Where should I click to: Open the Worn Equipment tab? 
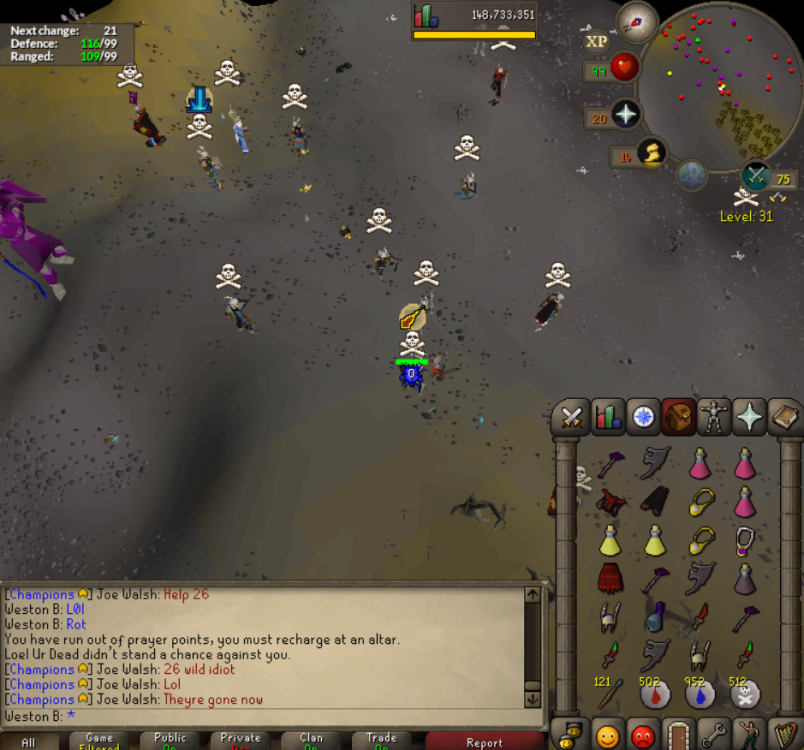[714, 416]
